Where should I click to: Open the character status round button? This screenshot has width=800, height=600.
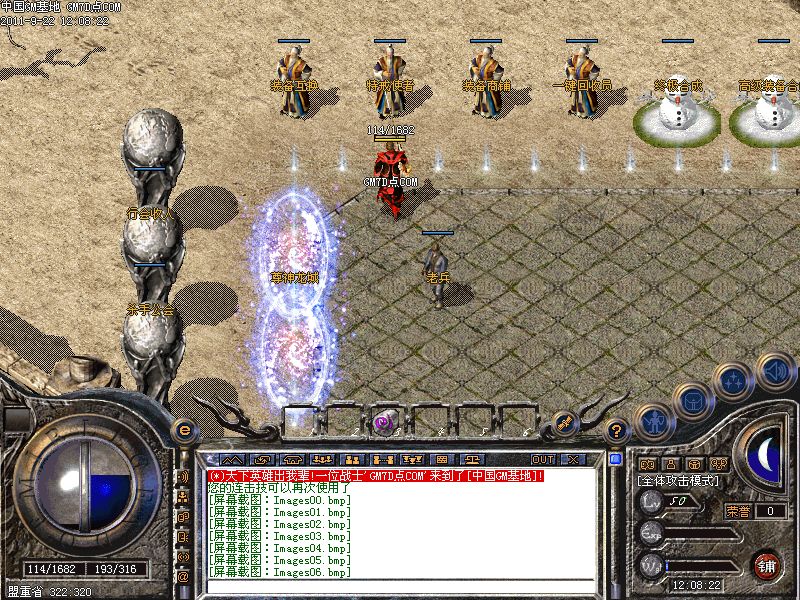(654, 422)
